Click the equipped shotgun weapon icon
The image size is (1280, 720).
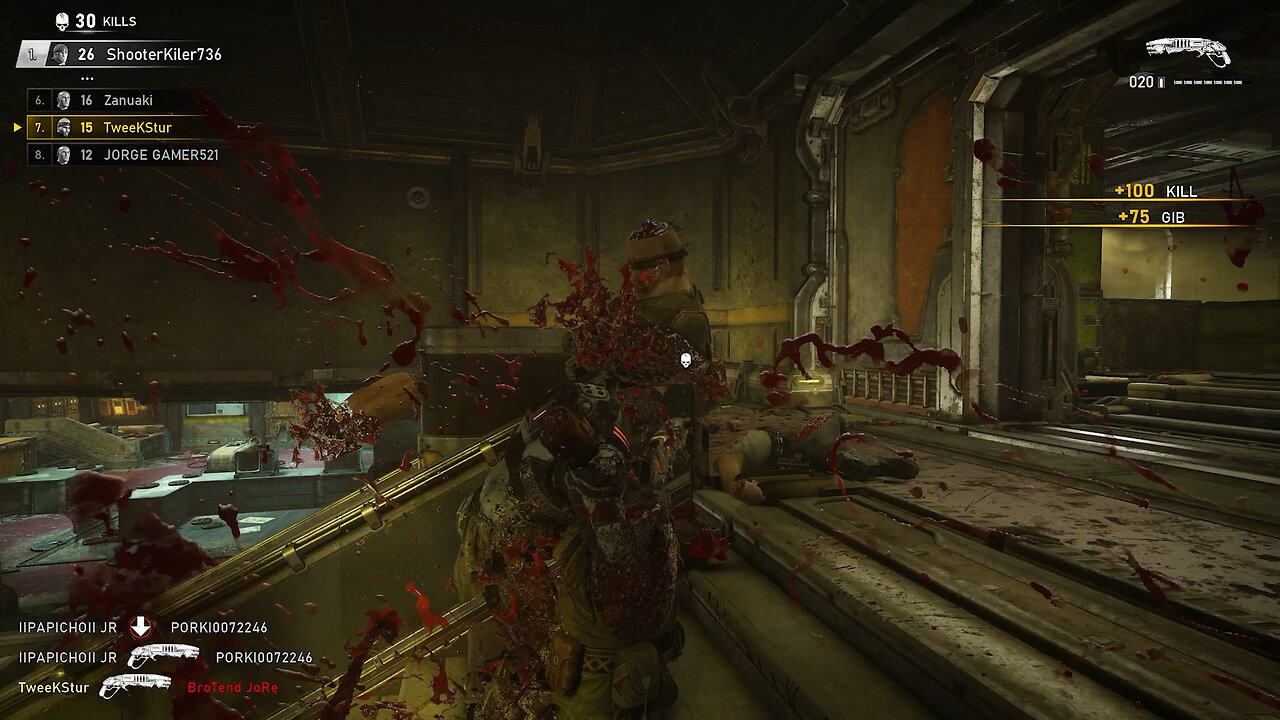1187,52
